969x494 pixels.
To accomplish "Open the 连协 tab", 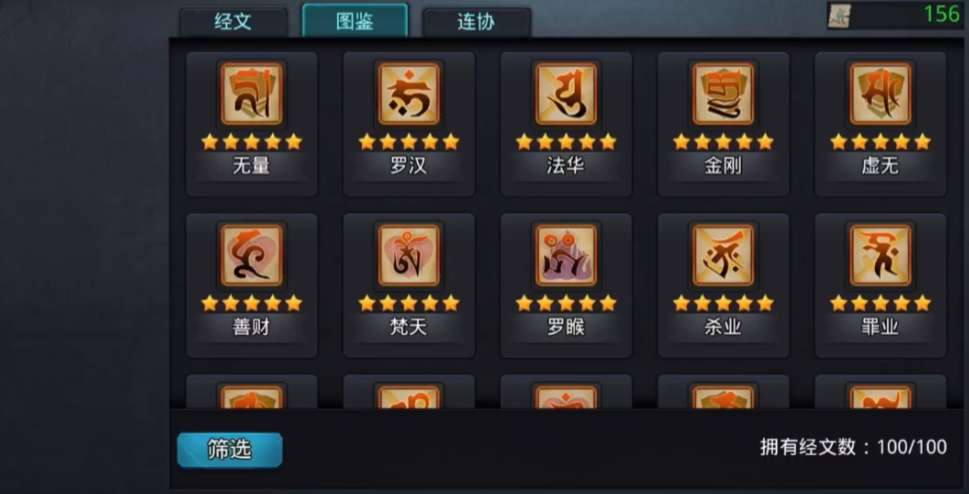I will click(476, 22).
